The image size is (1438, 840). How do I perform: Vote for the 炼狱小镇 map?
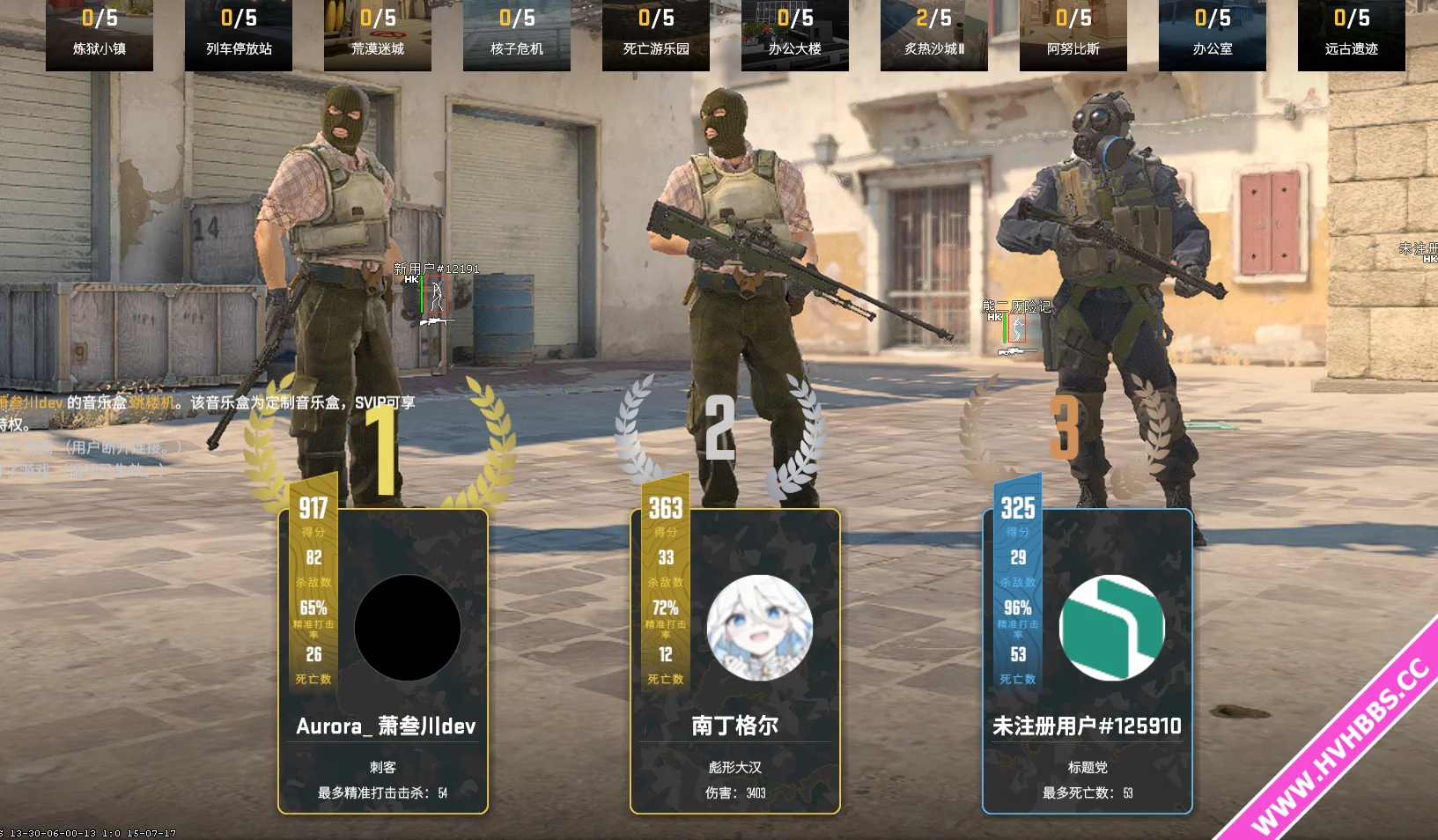pos(100,33)
